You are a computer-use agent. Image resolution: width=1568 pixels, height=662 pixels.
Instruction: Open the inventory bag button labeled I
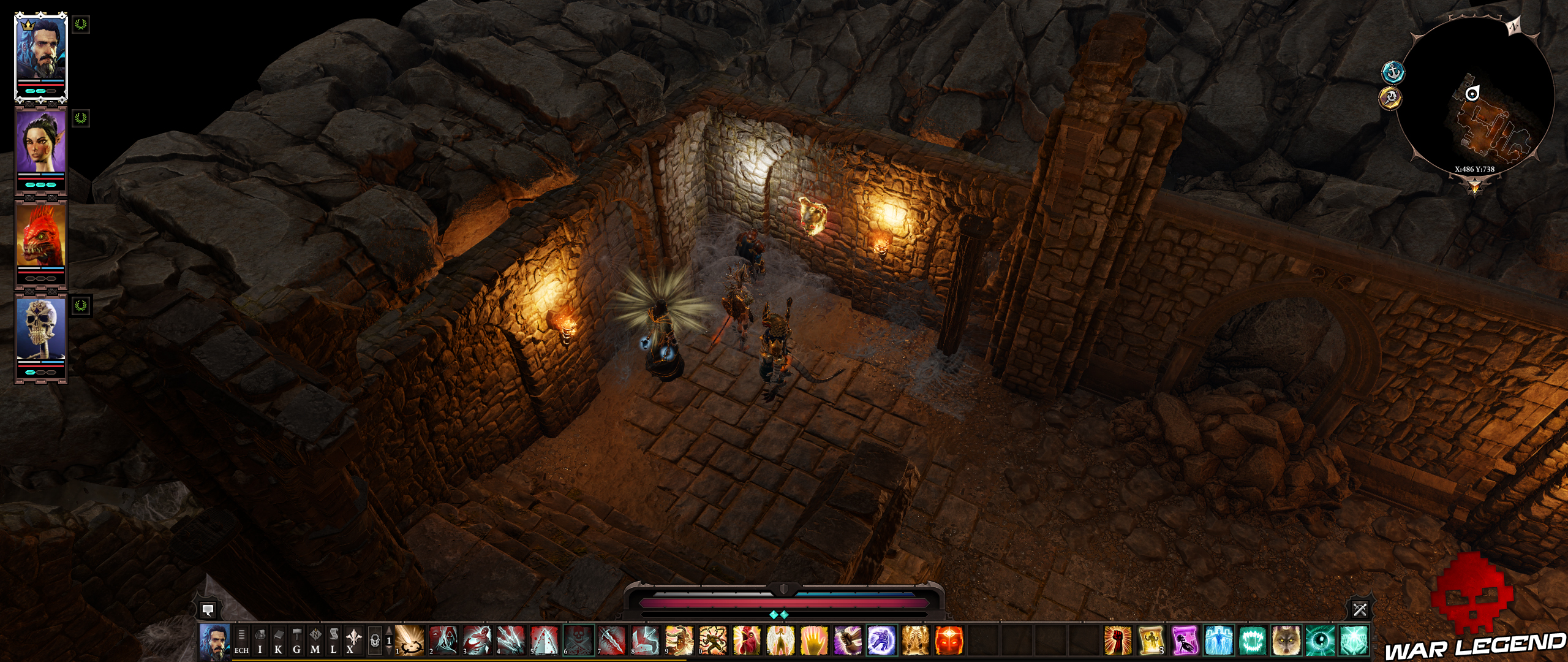[260, 640]
